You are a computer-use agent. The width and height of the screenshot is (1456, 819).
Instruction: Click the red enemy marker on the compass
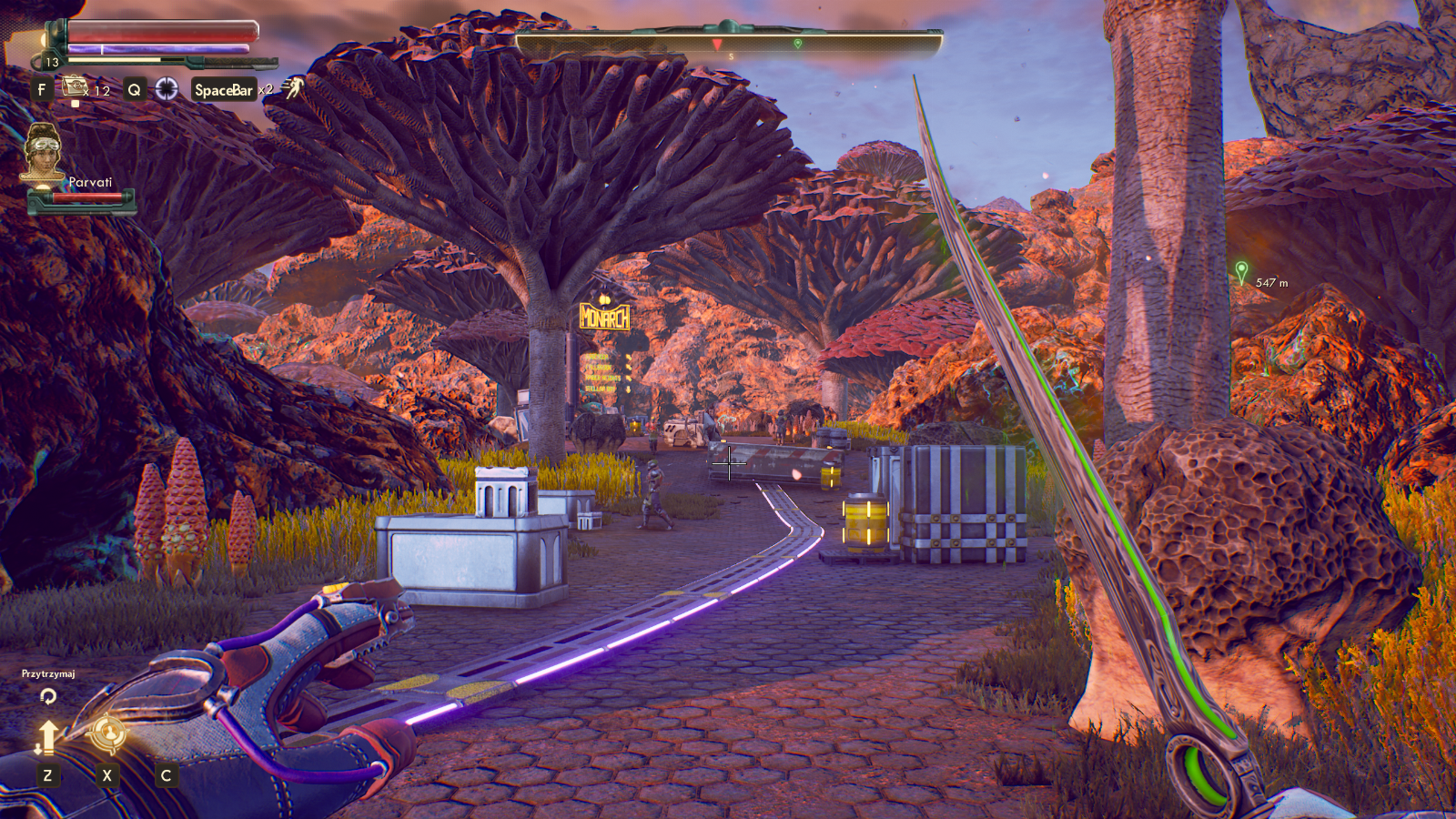point(717,44)
